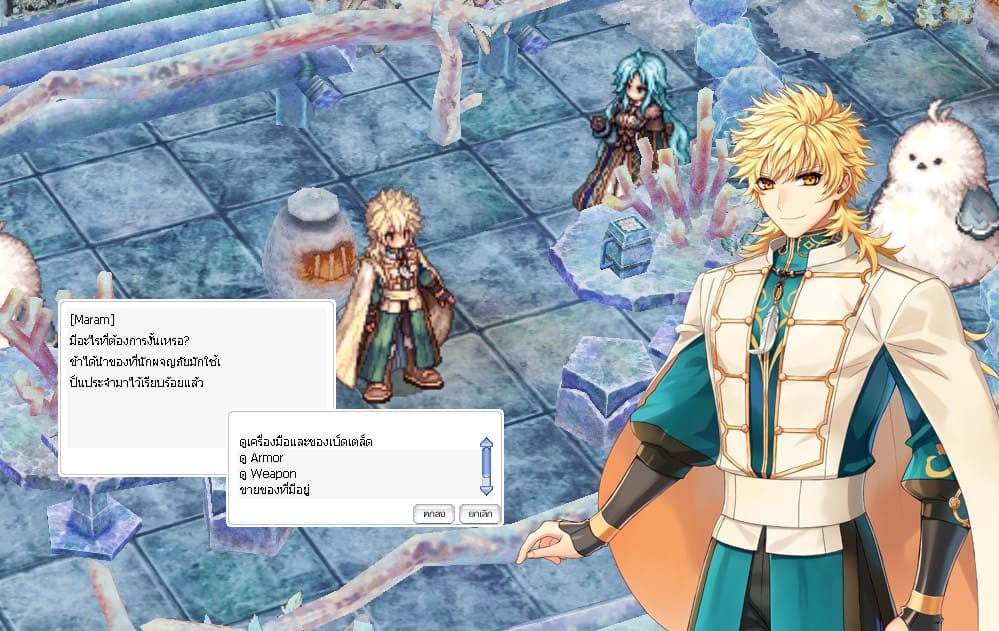999x631 pixels.
Task: Click the choice list scroll-down arrow
Action: [x=486, y=489]
